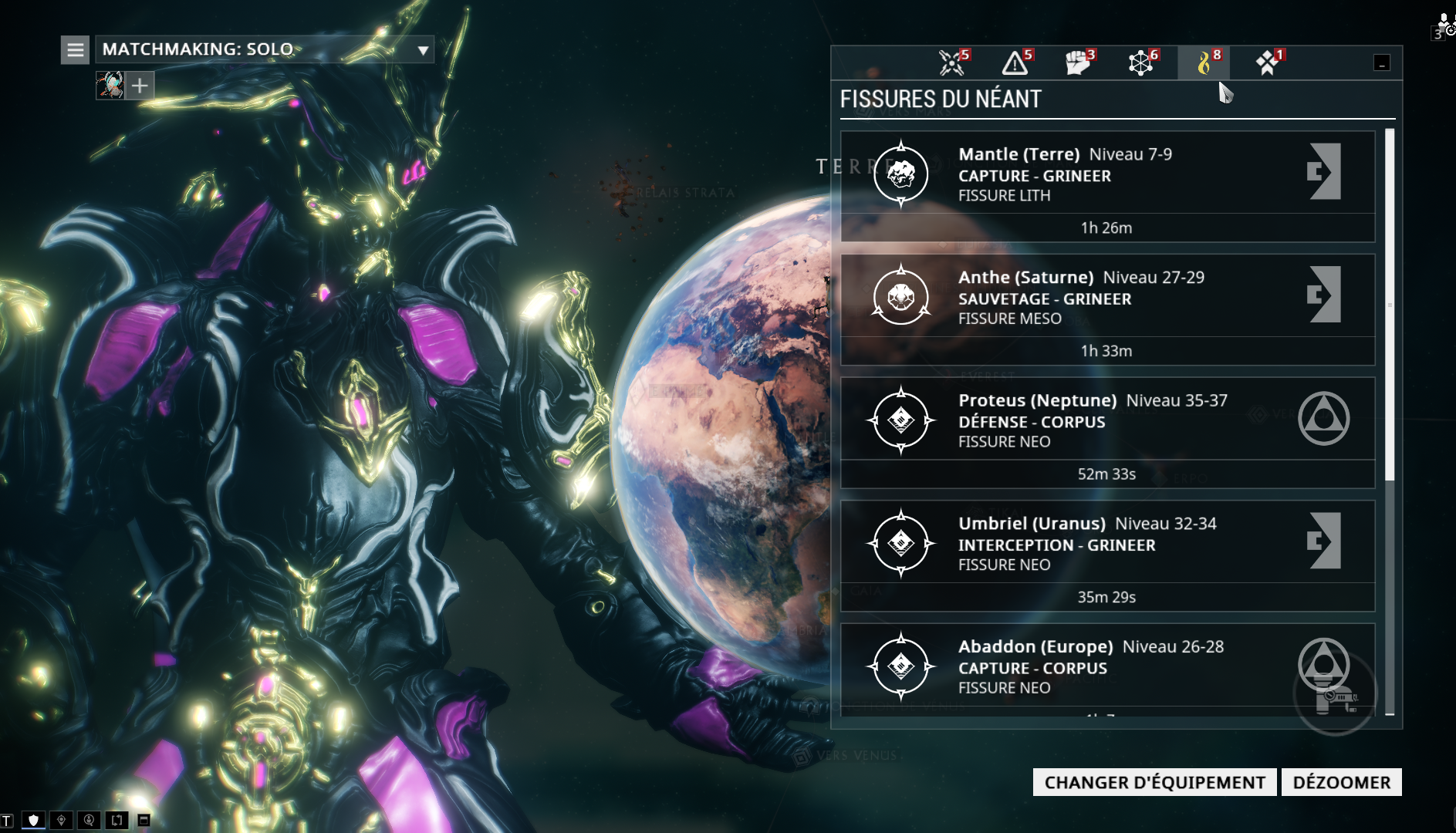Switch to the crossed-blades tab with badge 5
The image size is (1456, 833).
(953, 62)
